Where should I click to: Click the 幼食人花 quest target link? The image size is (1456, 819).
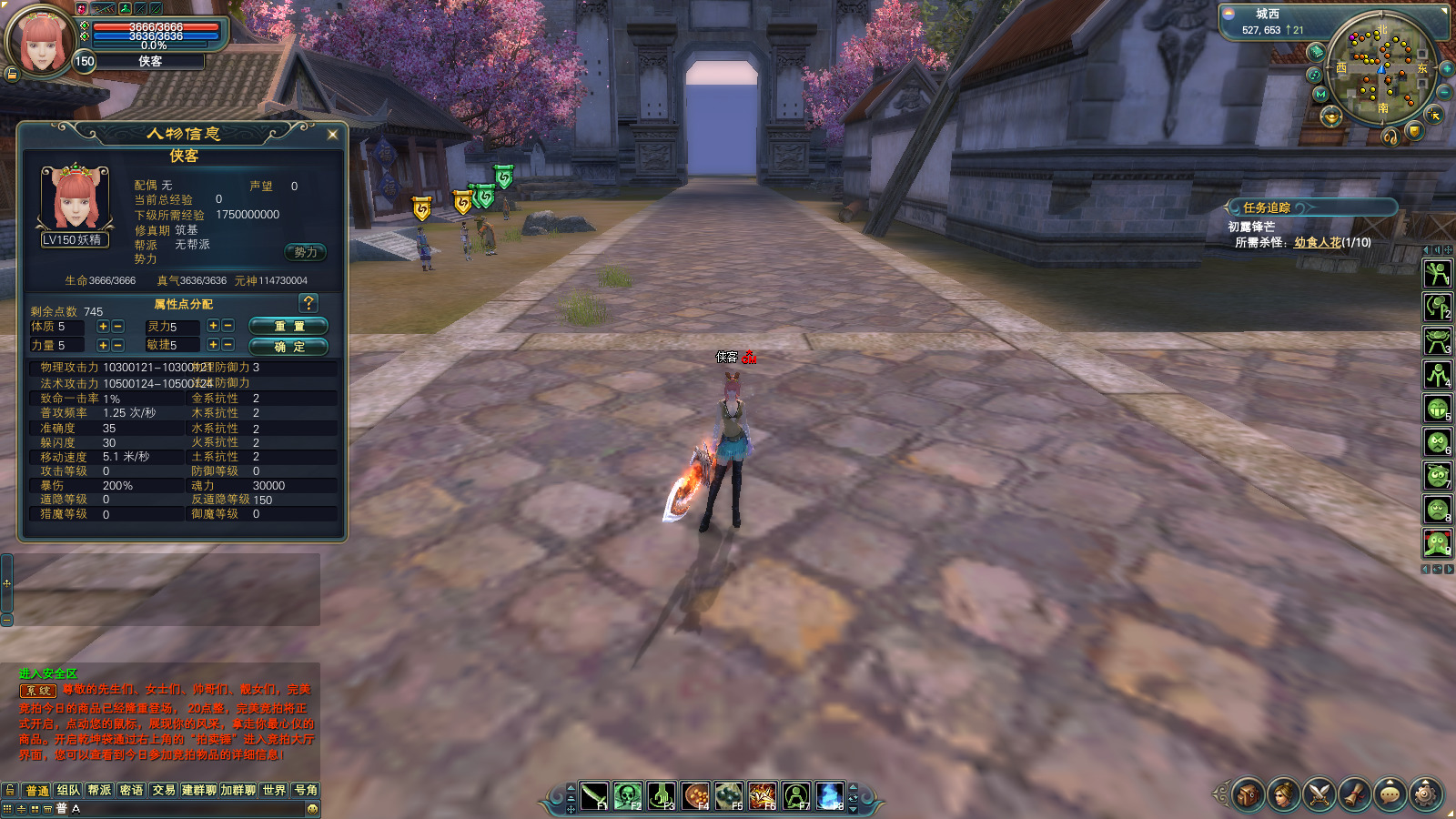click(1317, 242)
